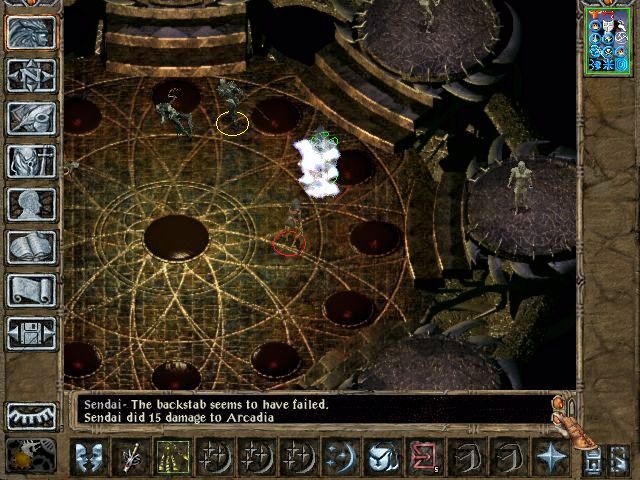Viewport: 640px width, 480px height.
Task: Open the inventory screen armored figure button
Action: click(x=31, y=161)
